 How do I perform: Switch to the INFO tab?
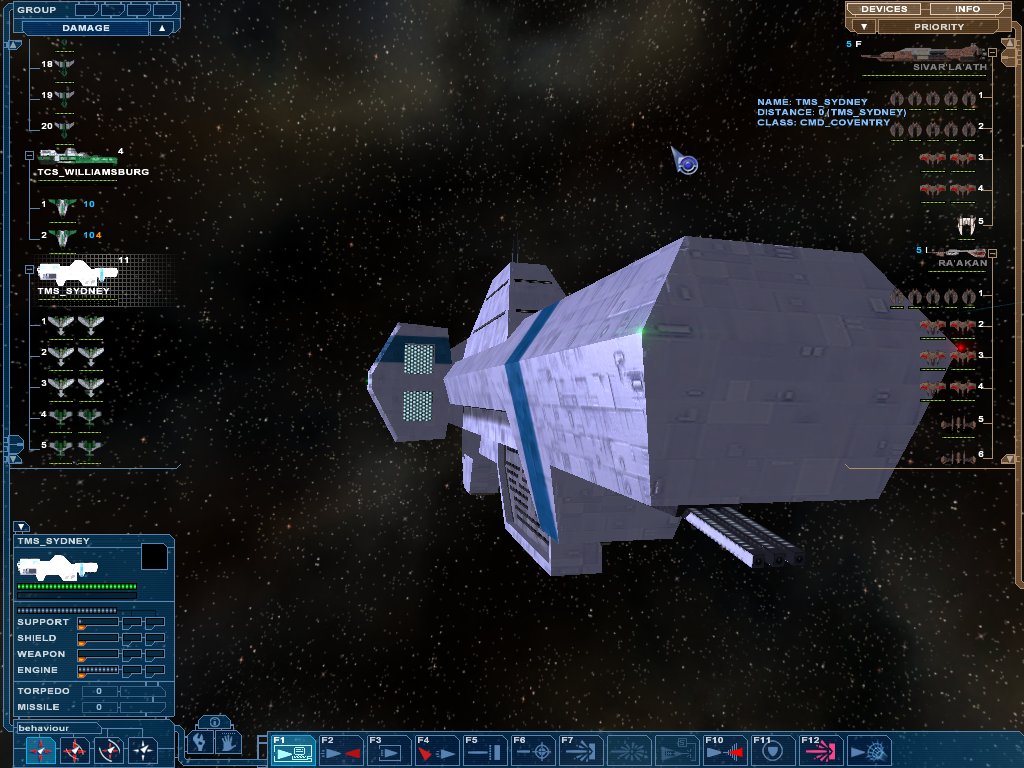click(967, 9)
